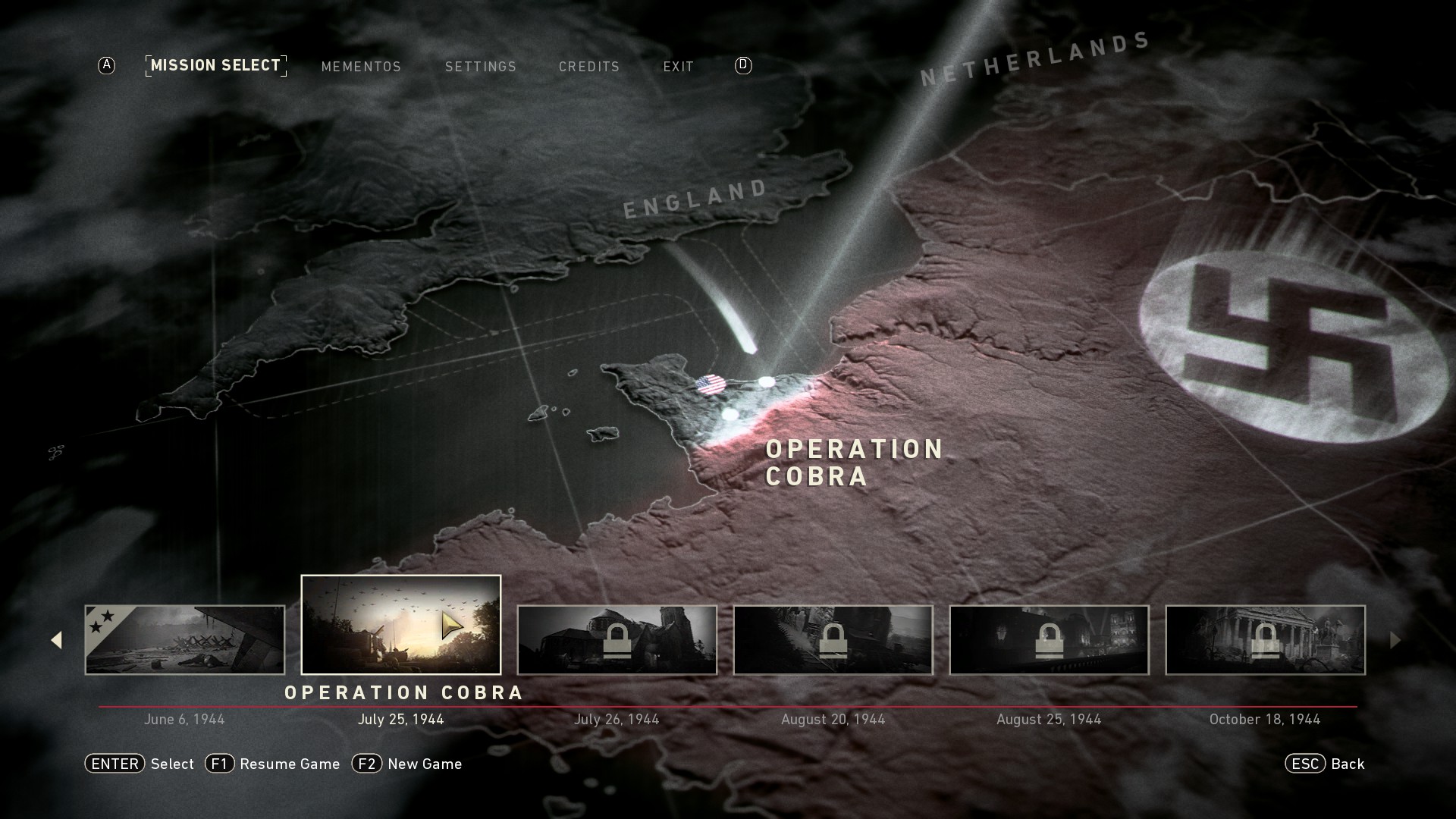Click the (D) controller button icon
Image resolution: width=1456 pixels, height=819 pixels.
[x=742, y=66]
